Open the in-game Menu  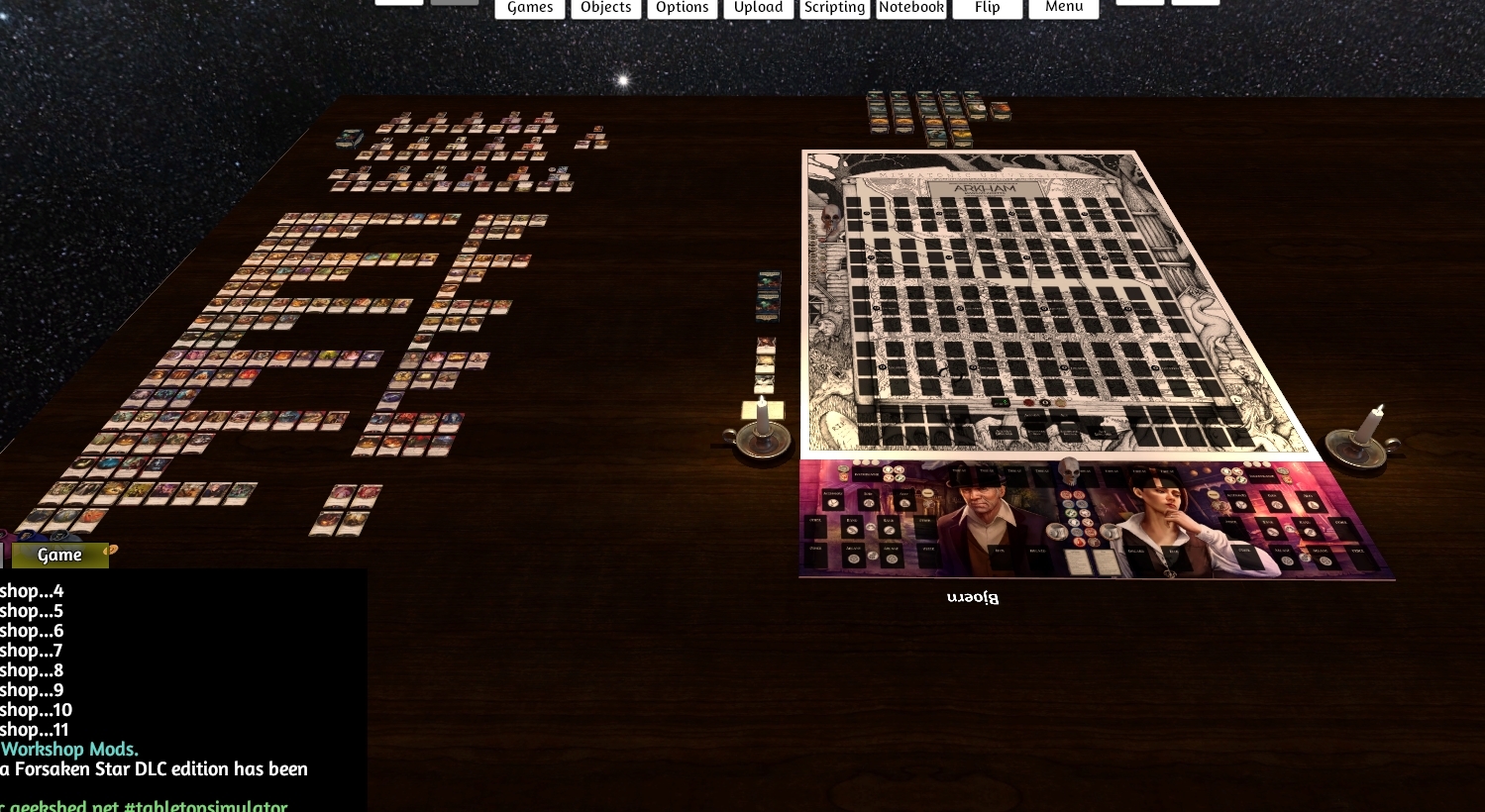coord(1063,7)
